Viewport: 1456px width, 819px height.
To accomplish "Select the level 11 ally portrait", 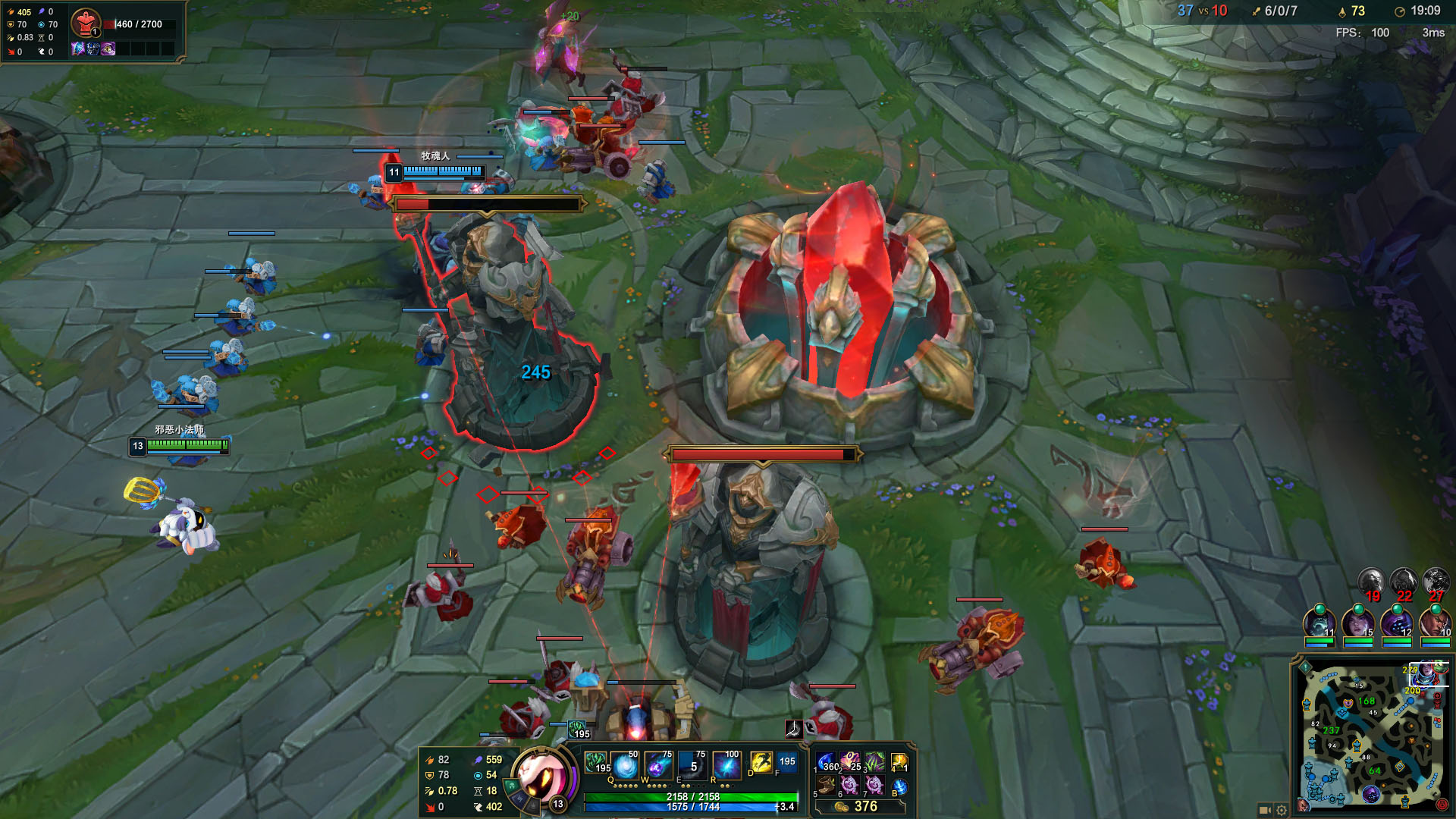I will tap(1319, 623).
